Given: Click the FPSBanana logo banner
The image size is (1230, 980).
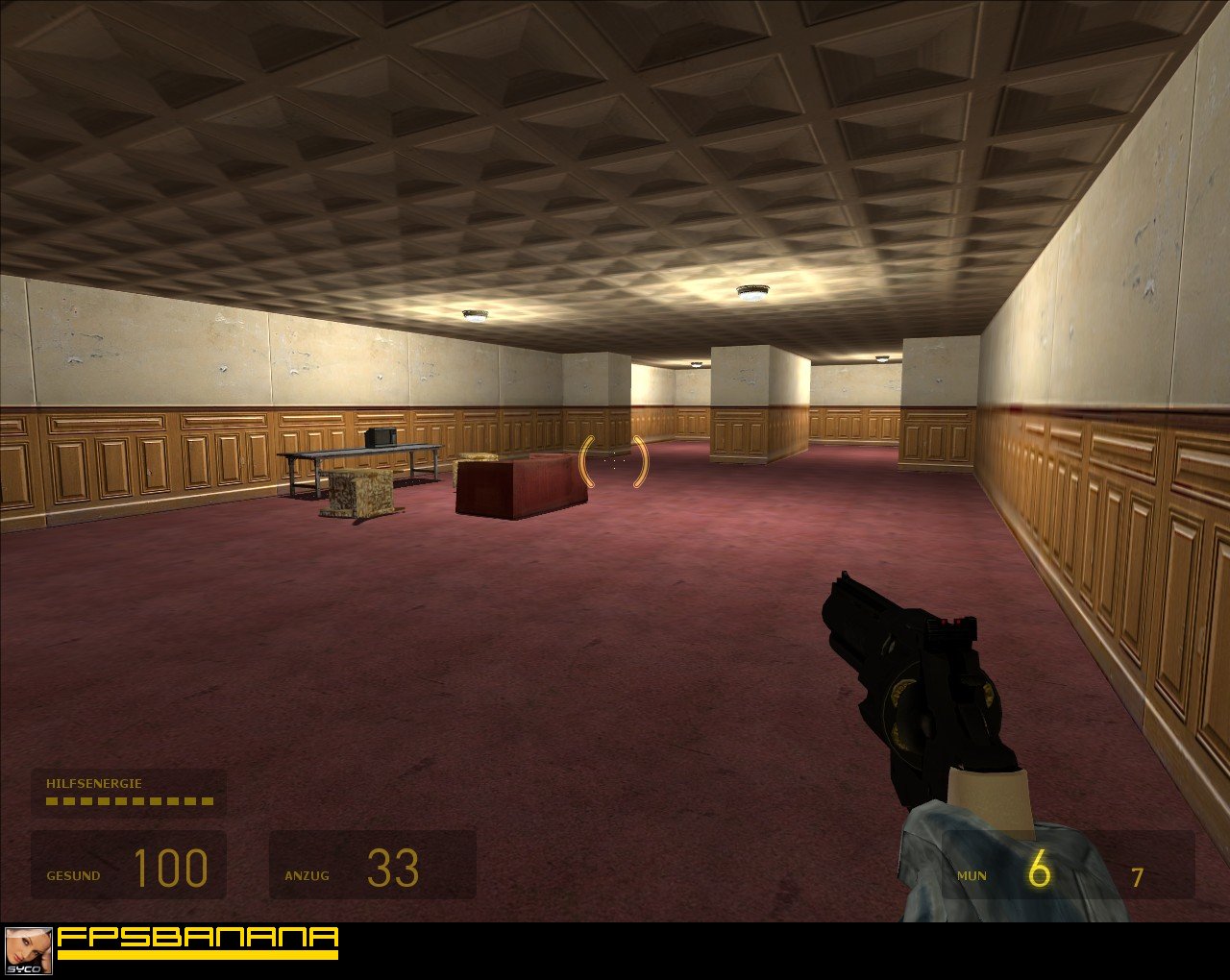Looking at the screenshot, I should 198,942.
